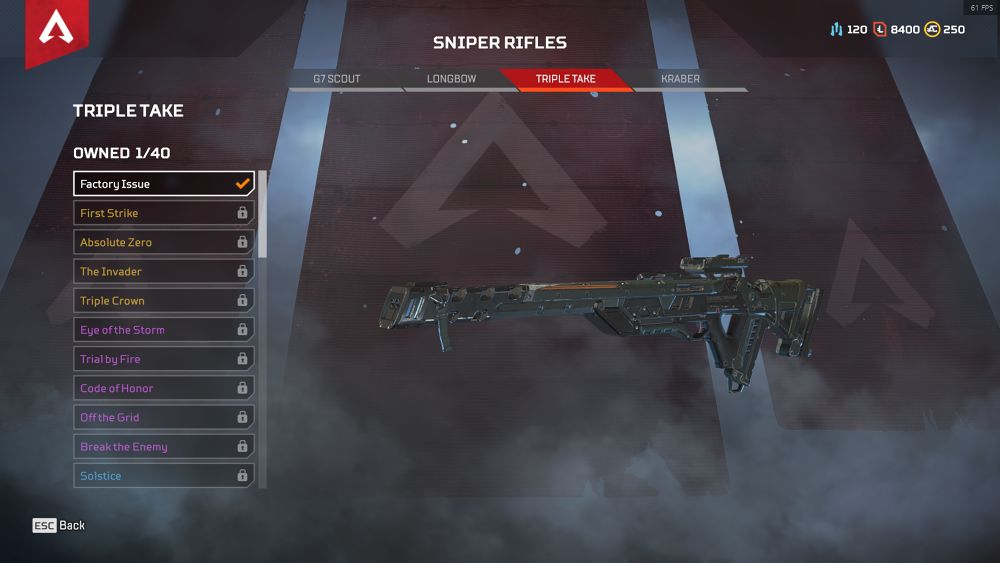Click the Triple Crown skin
The width and height of the screenshot is (1000, 563).
pos(164,301)
